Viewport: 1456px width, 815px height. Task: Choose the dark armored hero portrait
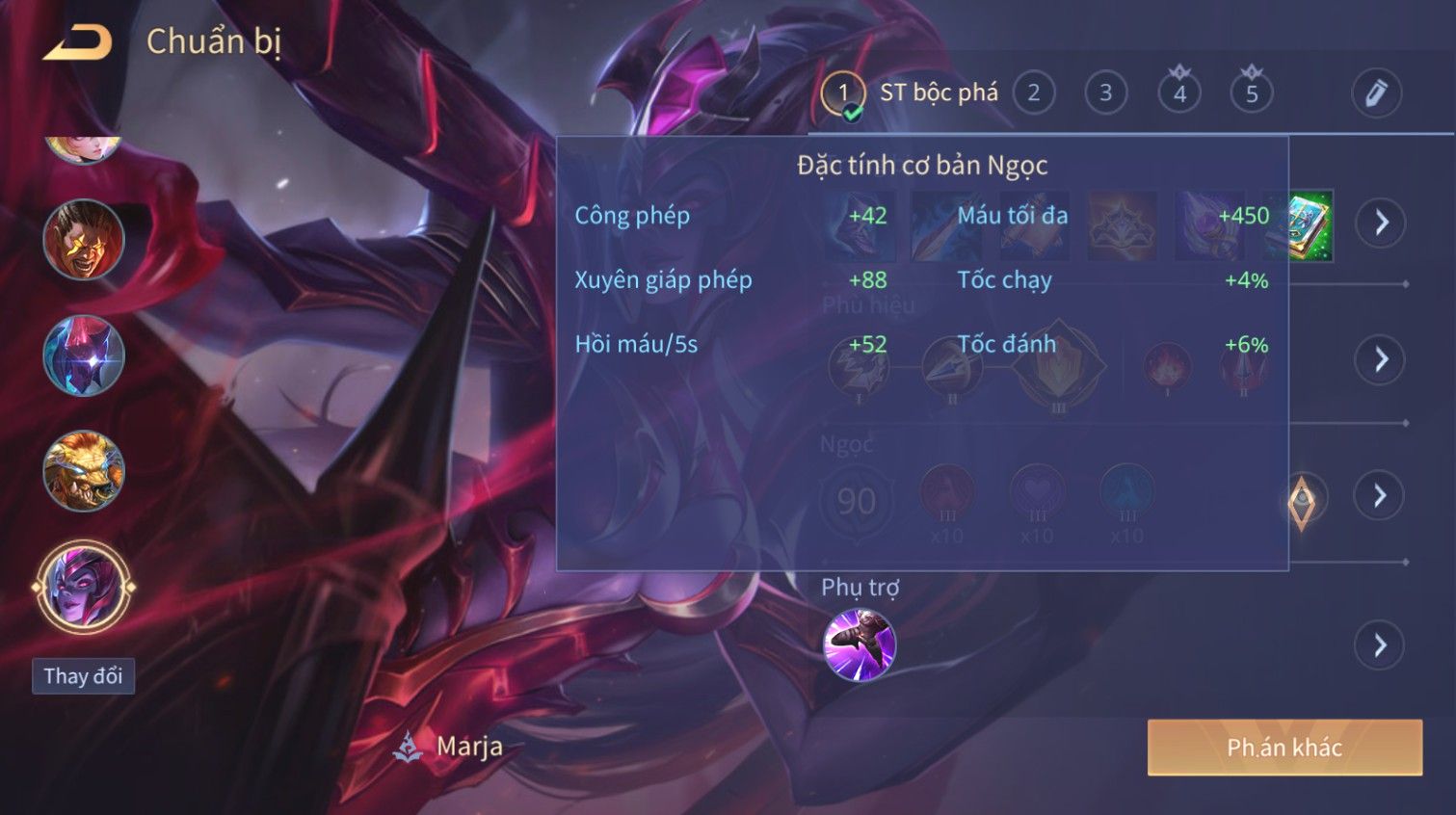[84, 355]
